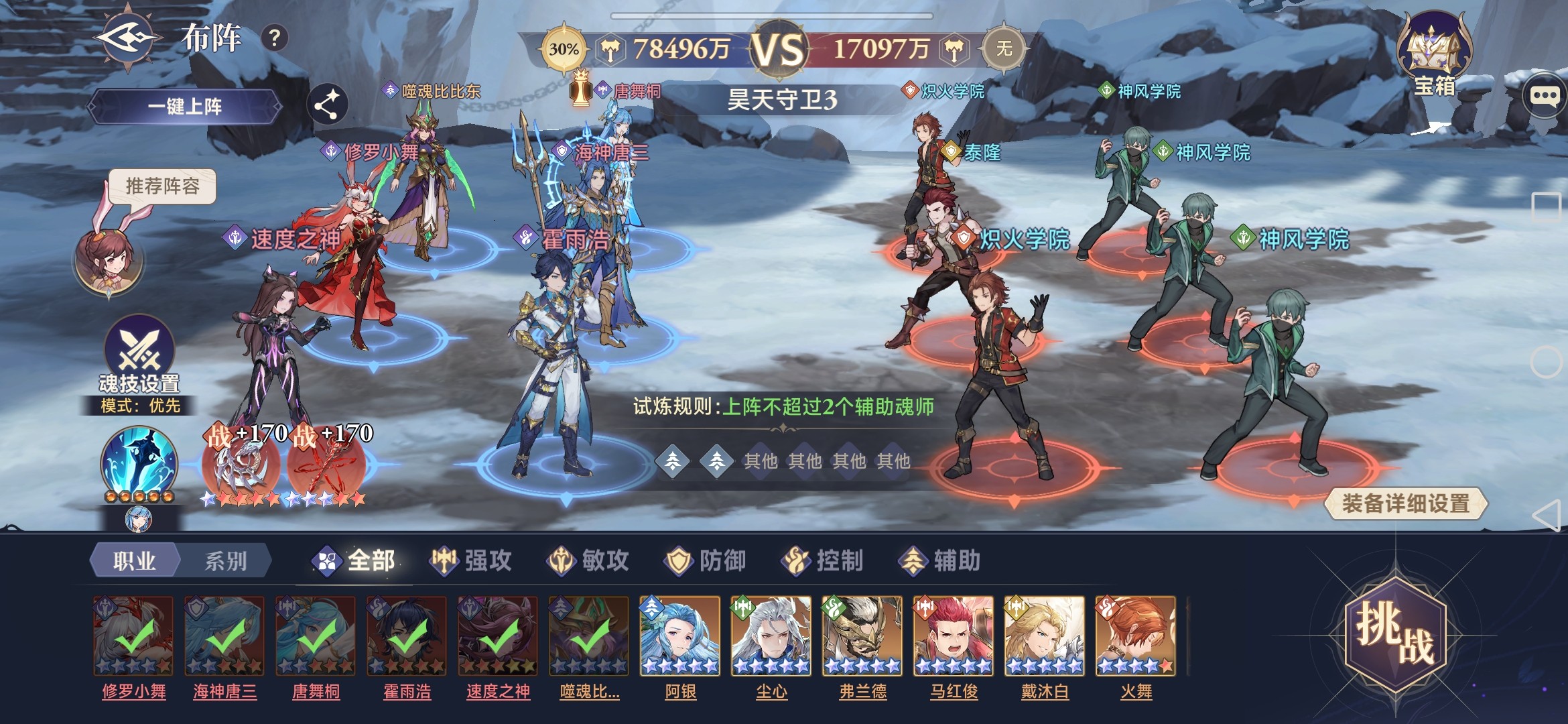
Task: Choose the 火舞 hero card
Action: point(1135,637)
